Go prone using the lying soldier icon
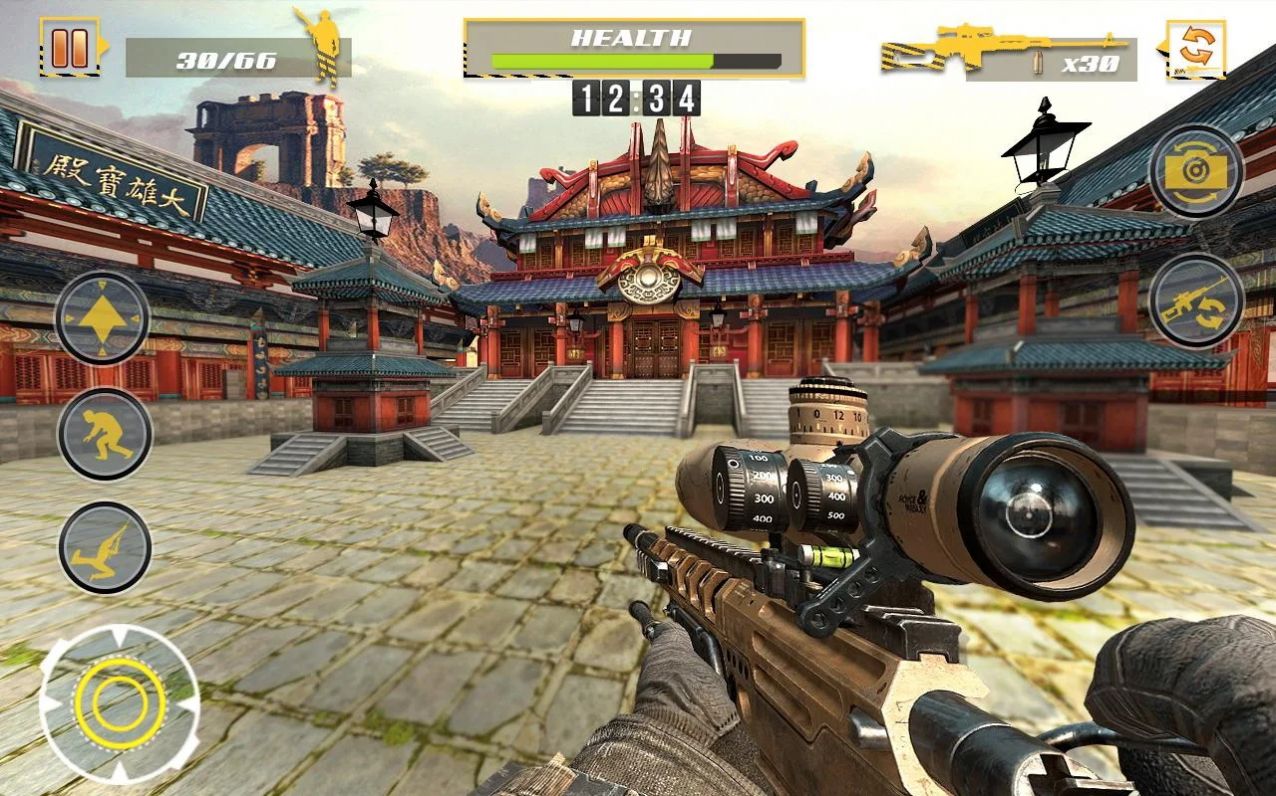 [x=104, y=548]
